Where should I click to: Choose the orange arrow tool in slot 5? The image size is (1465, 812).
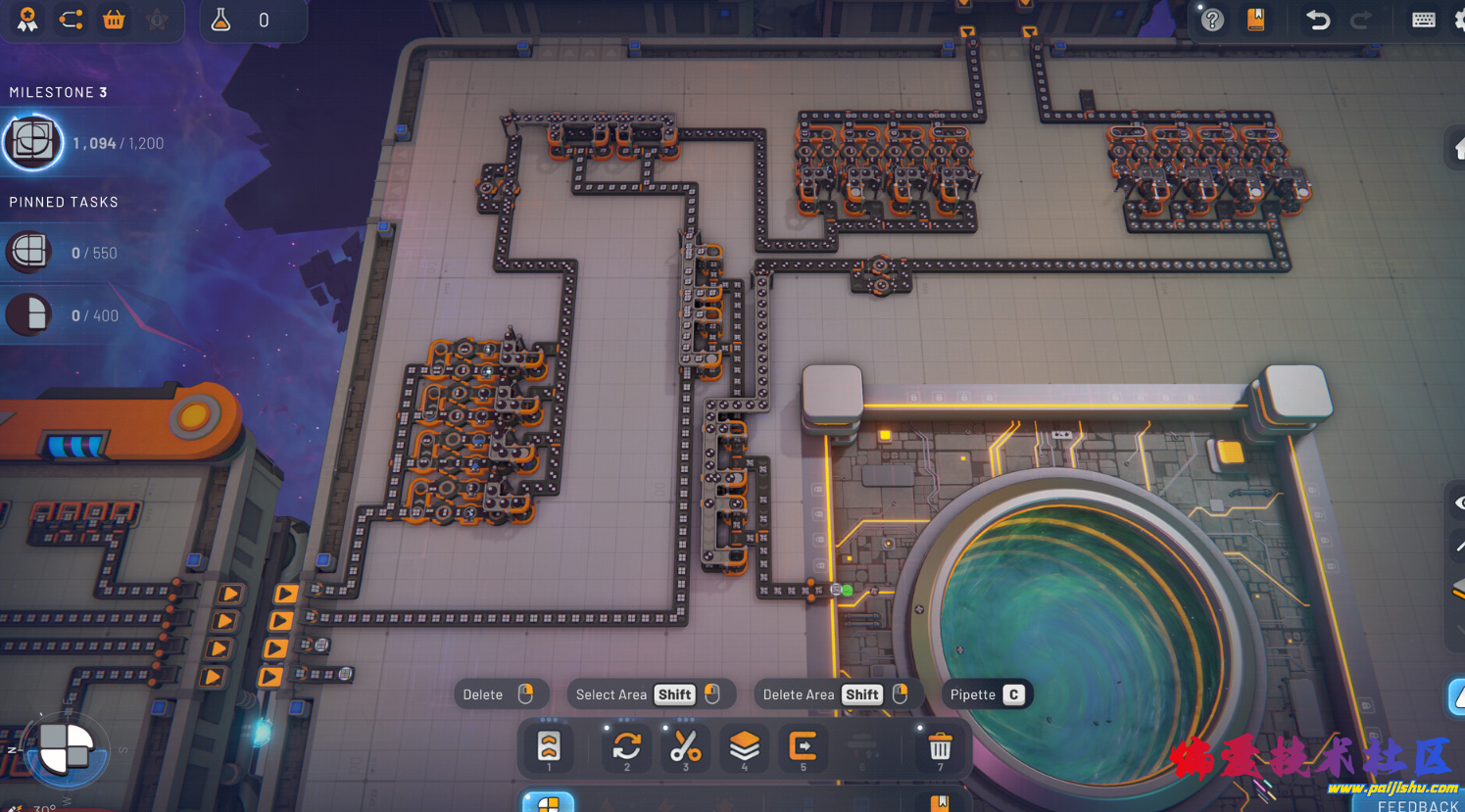[804, 747]
